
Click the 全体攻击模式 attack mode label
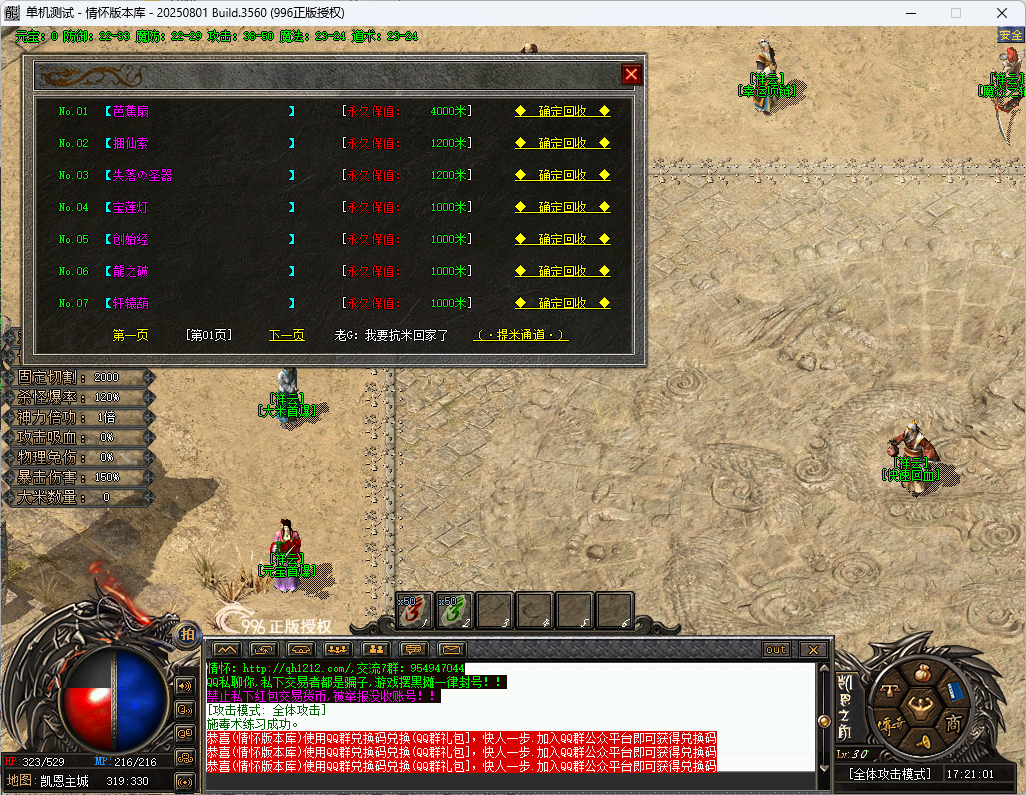(890, 774)
